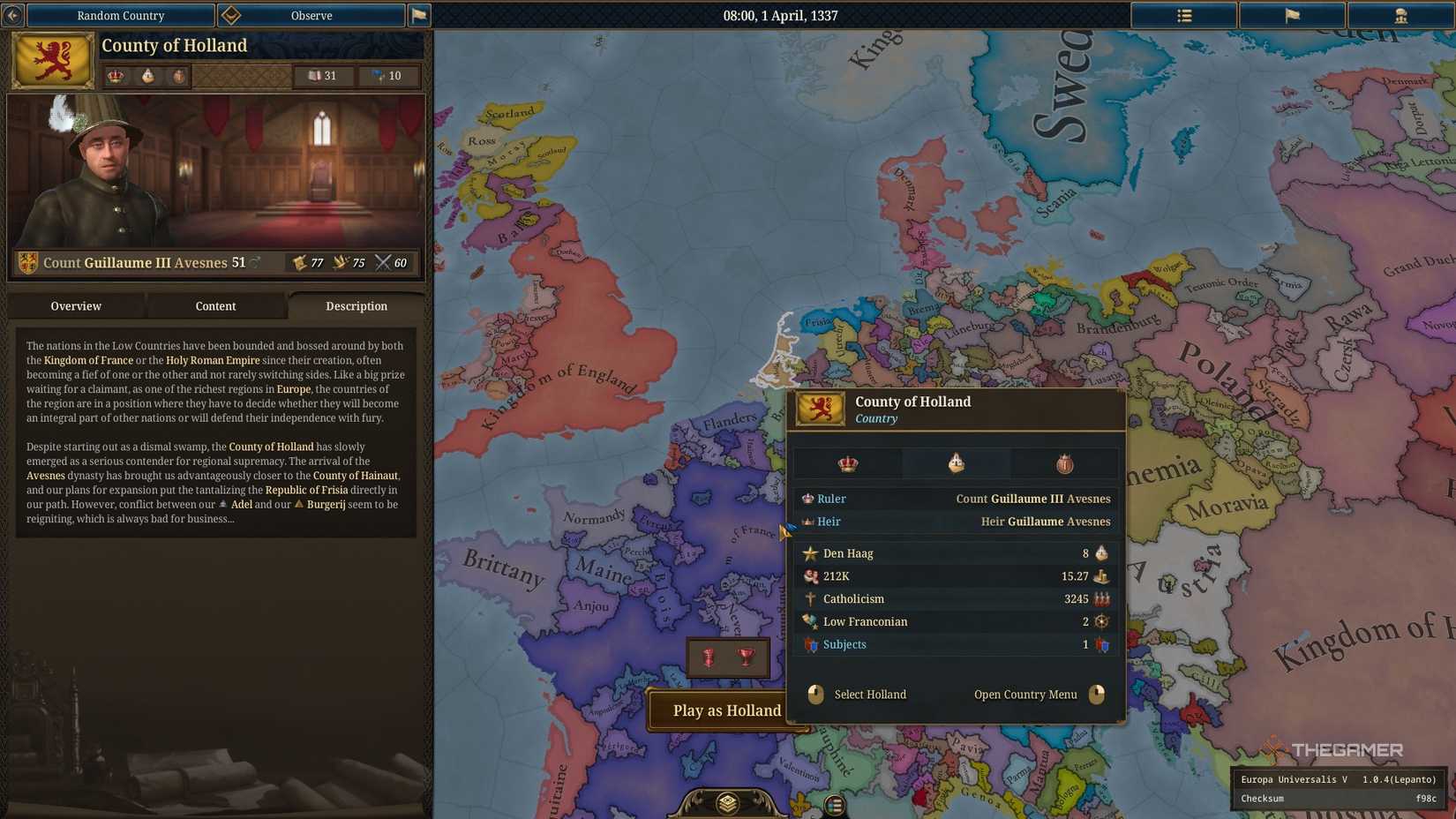Click the Catholicism cross icon in the tooltip
The height and width of the screenshot is (819, 1456).
pyautogui.click(x=809, y=598)
